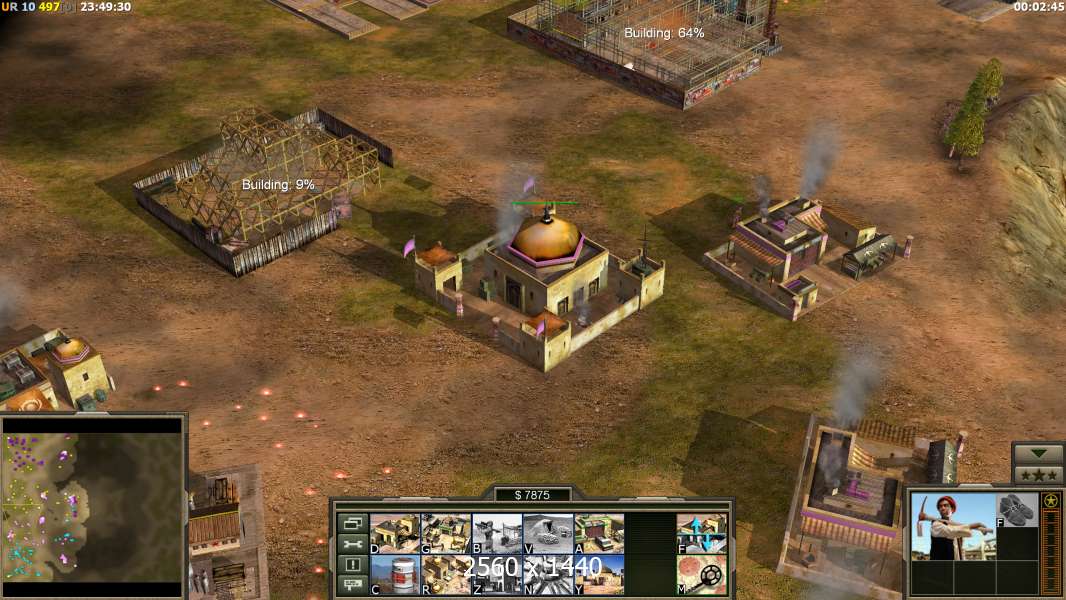
Task: Choose the garage building icon labeled A
Action: (598, 533)
